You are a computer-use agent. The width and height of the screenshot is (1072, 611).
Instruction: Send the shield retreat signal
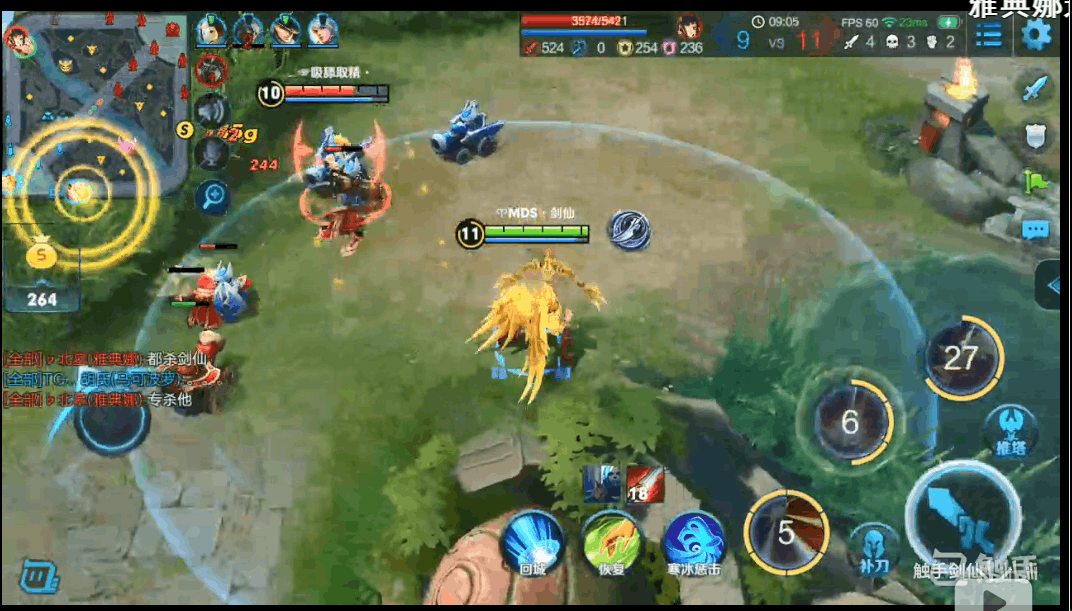[x=1036, y=136]
